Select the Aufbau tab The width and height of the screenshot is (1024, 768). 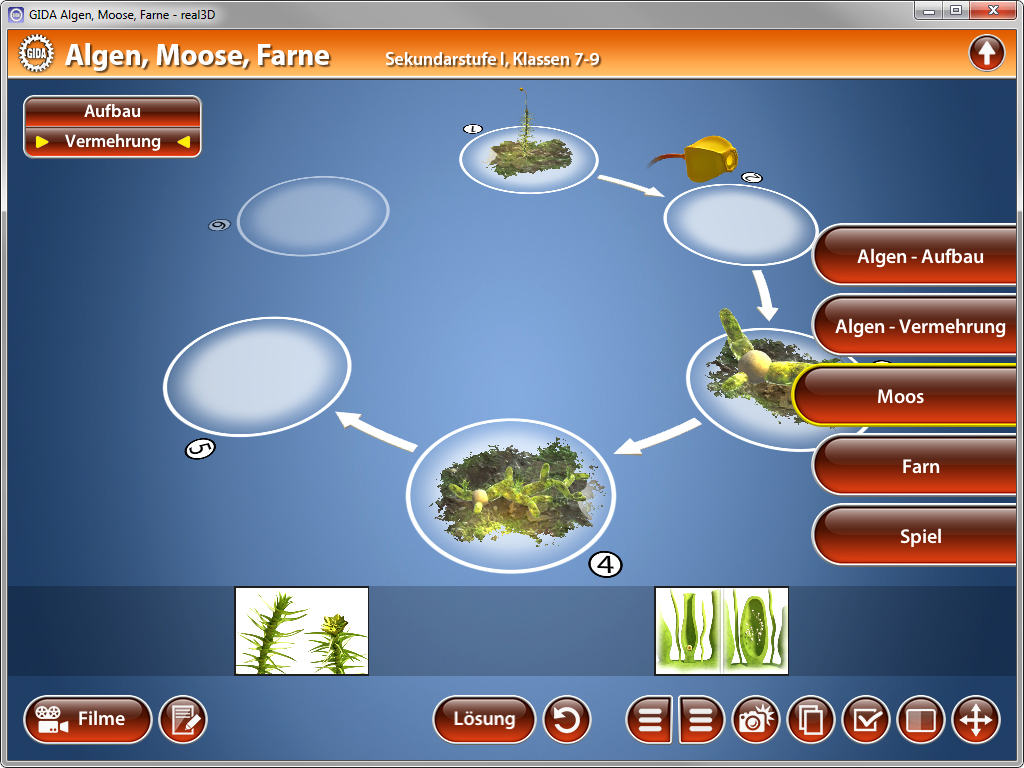click(112, 111)
